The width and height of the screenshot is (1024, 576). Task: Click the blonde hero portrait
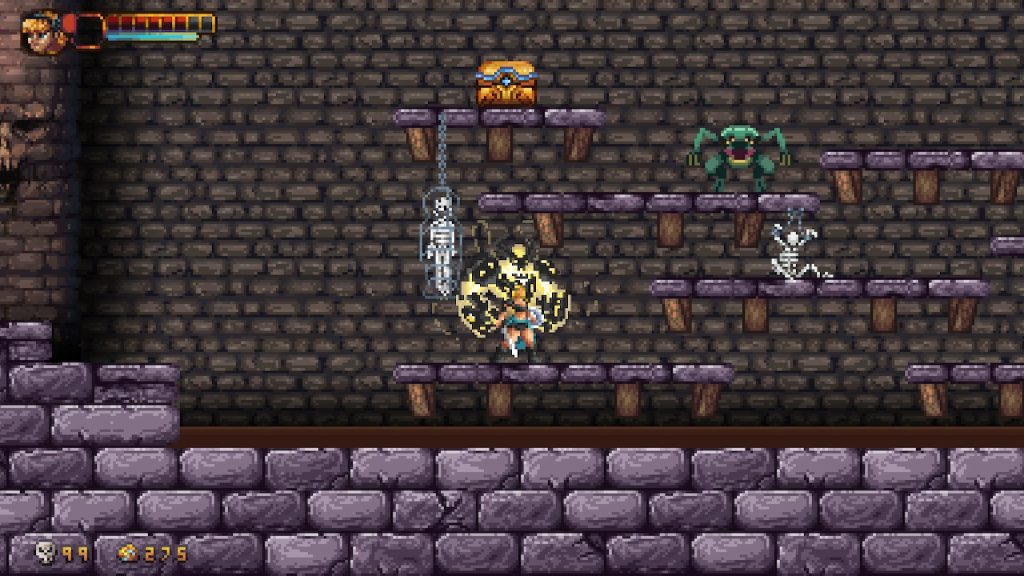[41, 30]
